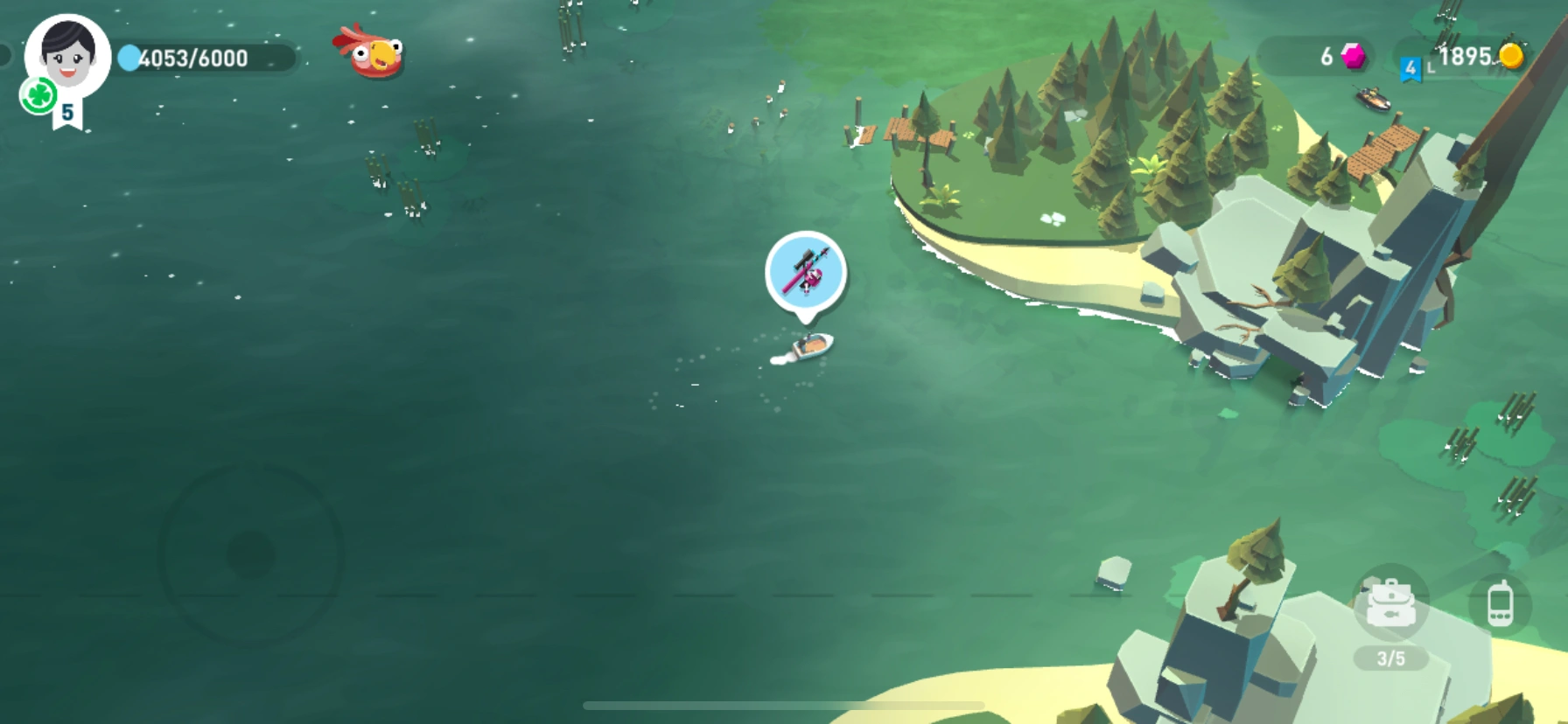This screenshot has width=1568, height=724.
Task: Tap the fishing rod speech bubble
Action: click(805, 273)
